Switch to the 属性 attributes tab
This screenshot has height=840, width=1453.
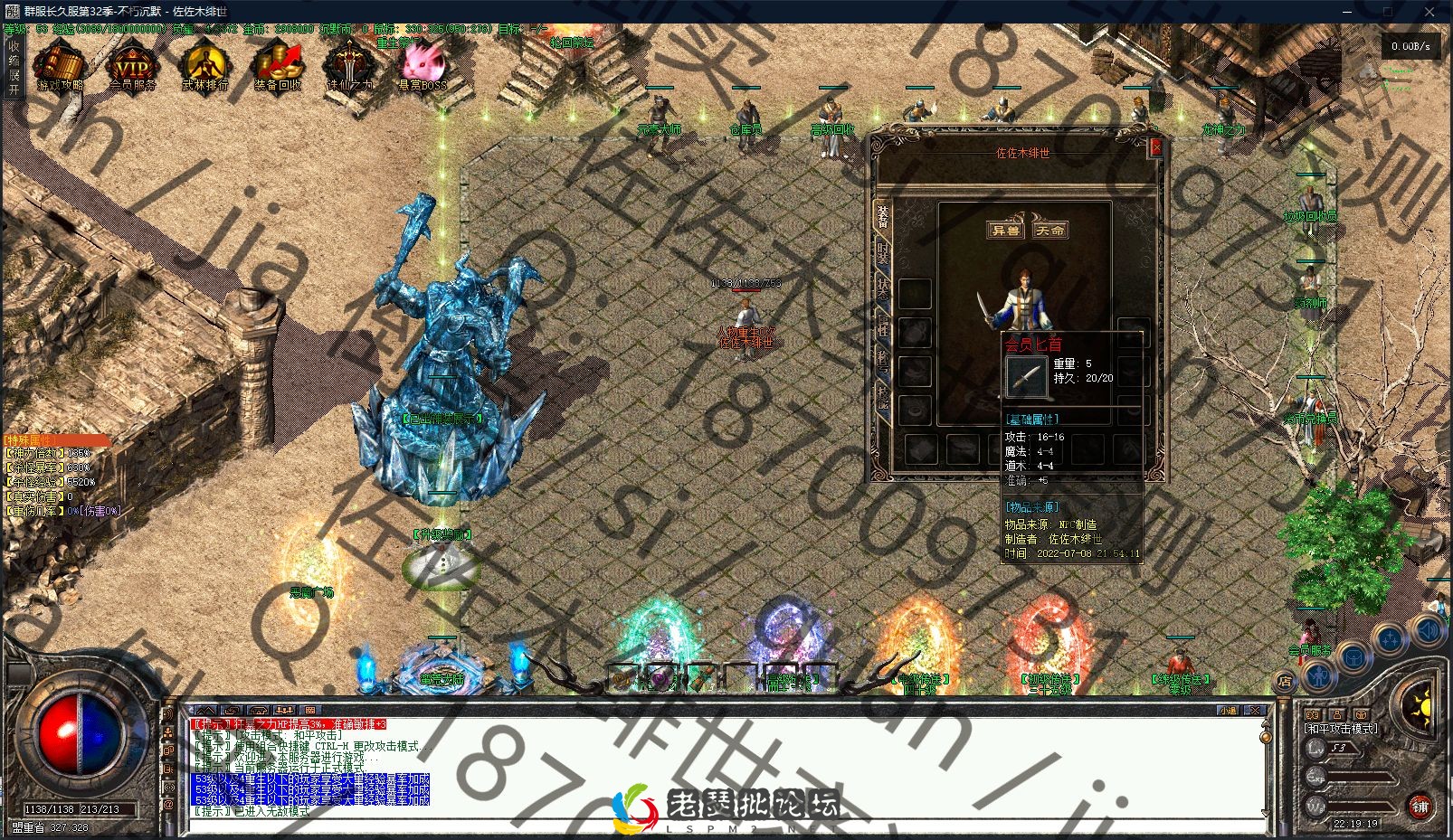pyautogui.click(x=883, y=324)
